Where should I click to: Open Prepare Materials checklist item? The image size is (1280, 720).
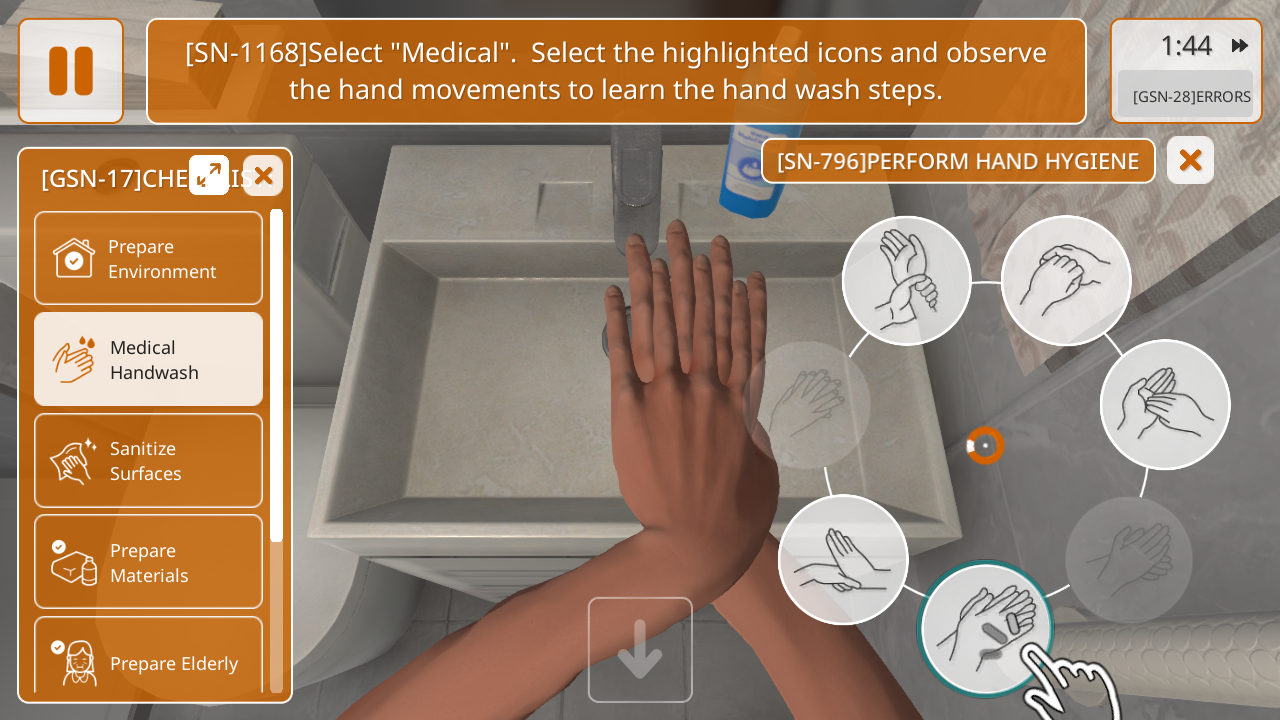click(148, 562)
